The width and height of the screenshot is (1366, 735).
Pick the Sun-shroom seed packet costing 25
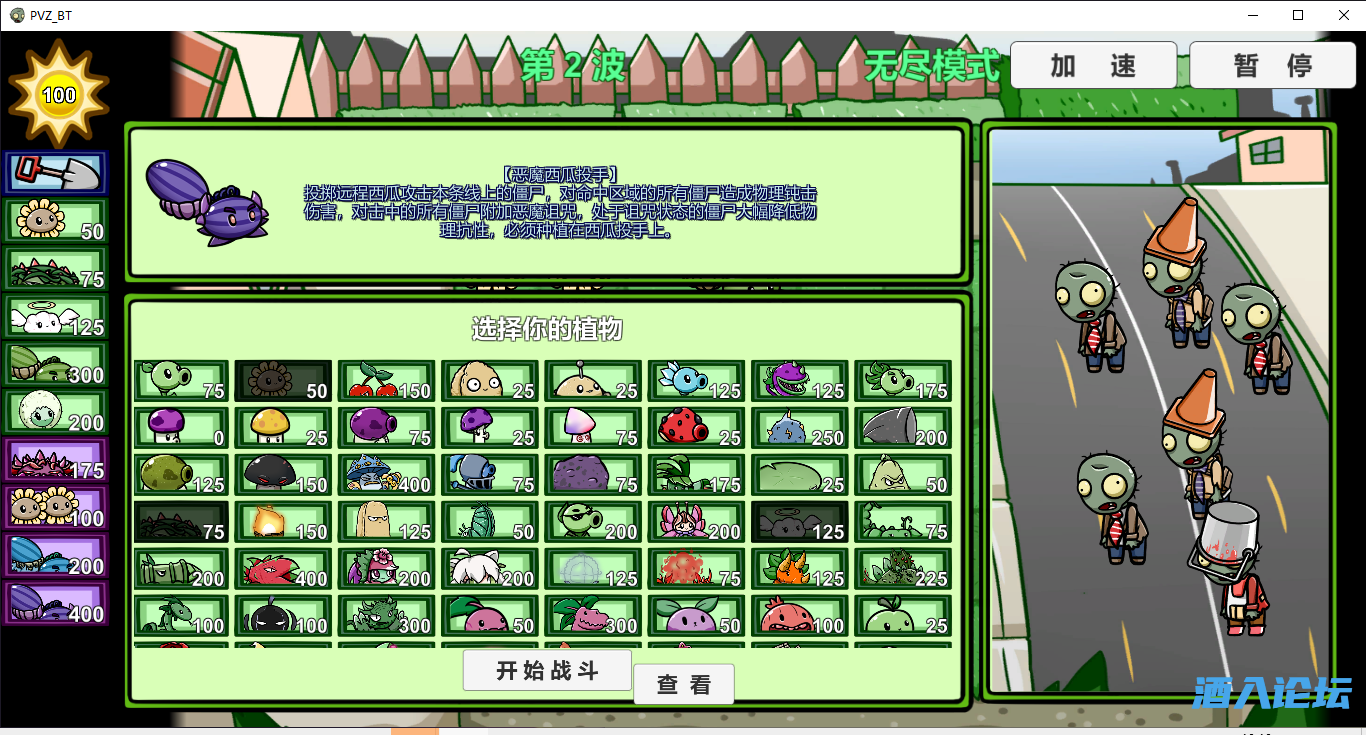[x=283, y=427]
